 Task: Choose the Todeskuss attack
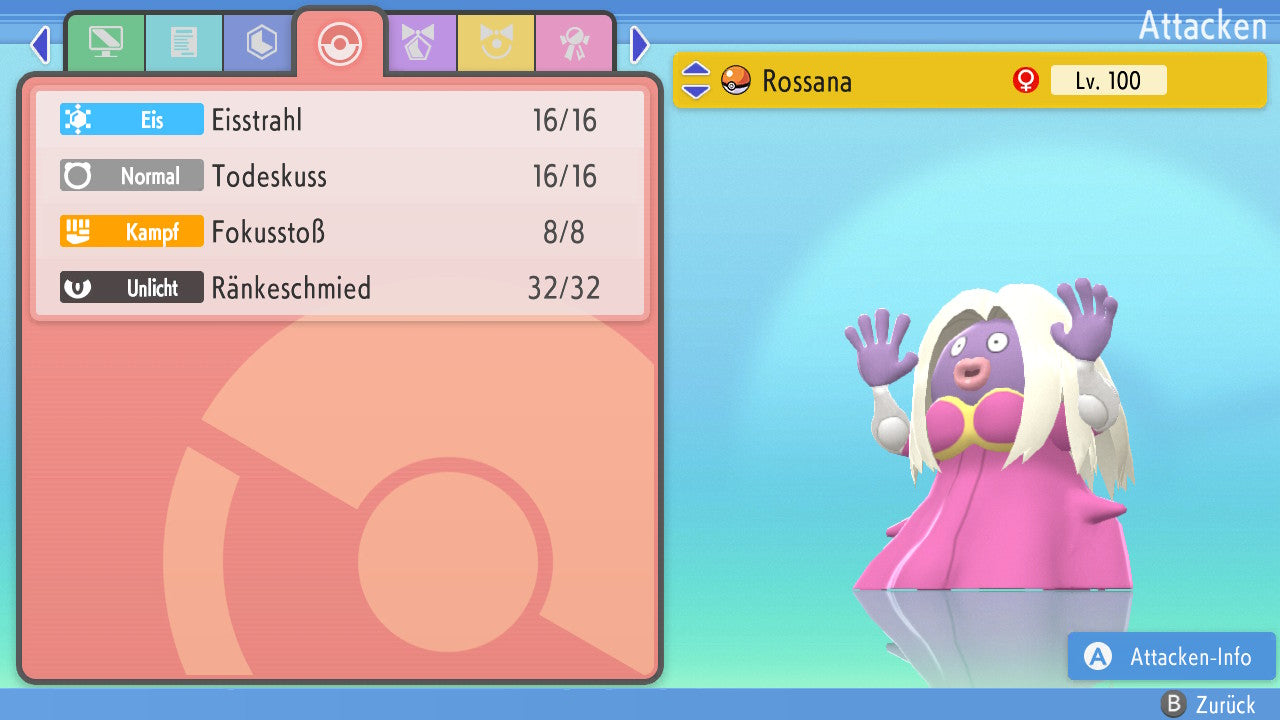point(340,176)
